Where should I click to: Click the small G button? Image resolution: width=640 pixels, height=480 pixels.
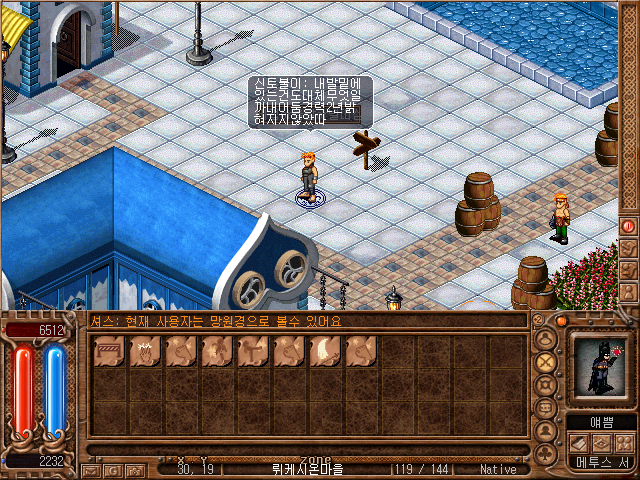[113, 469]
